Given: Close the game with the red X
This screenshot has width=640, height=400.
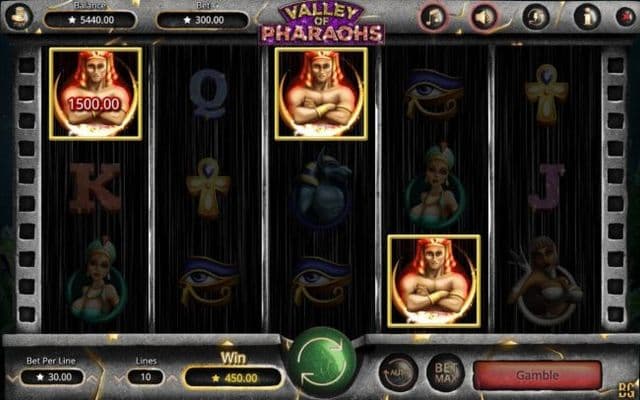Looking at the screenshot, I should tap(626, 17).
